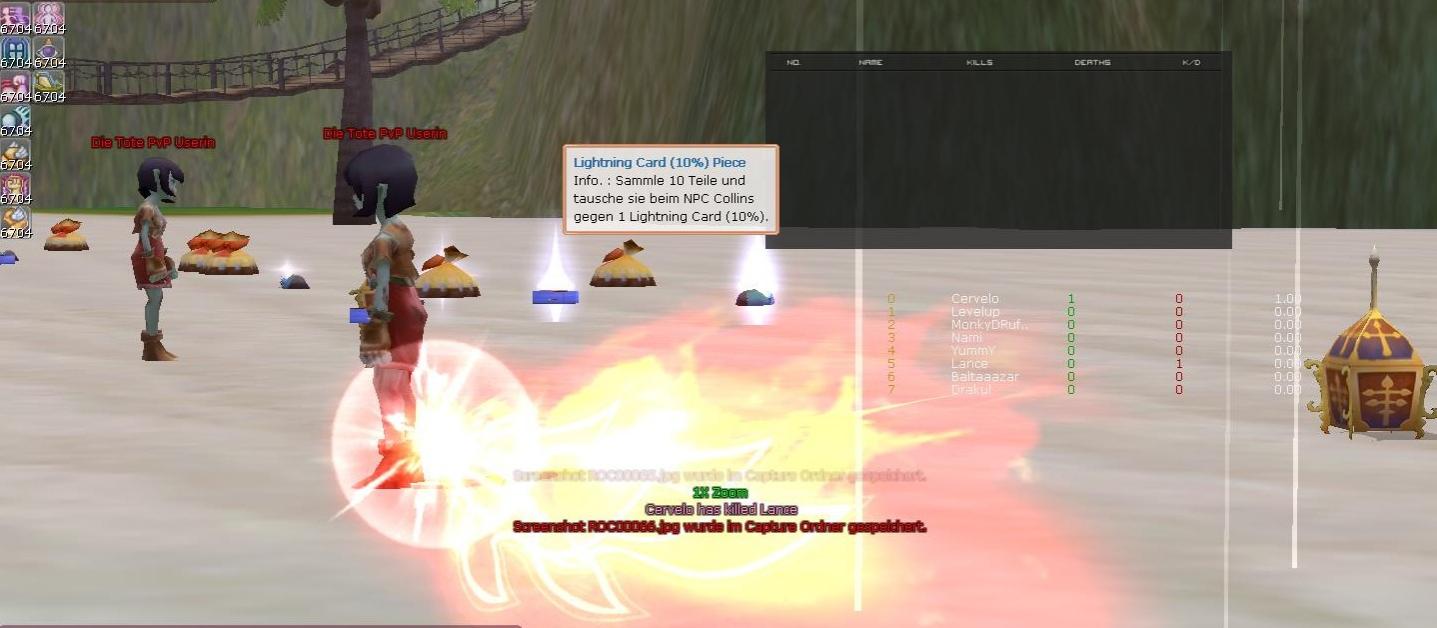Click the KILLS column header
This screenshot has width=1437, height=628.
coord(979,63)
